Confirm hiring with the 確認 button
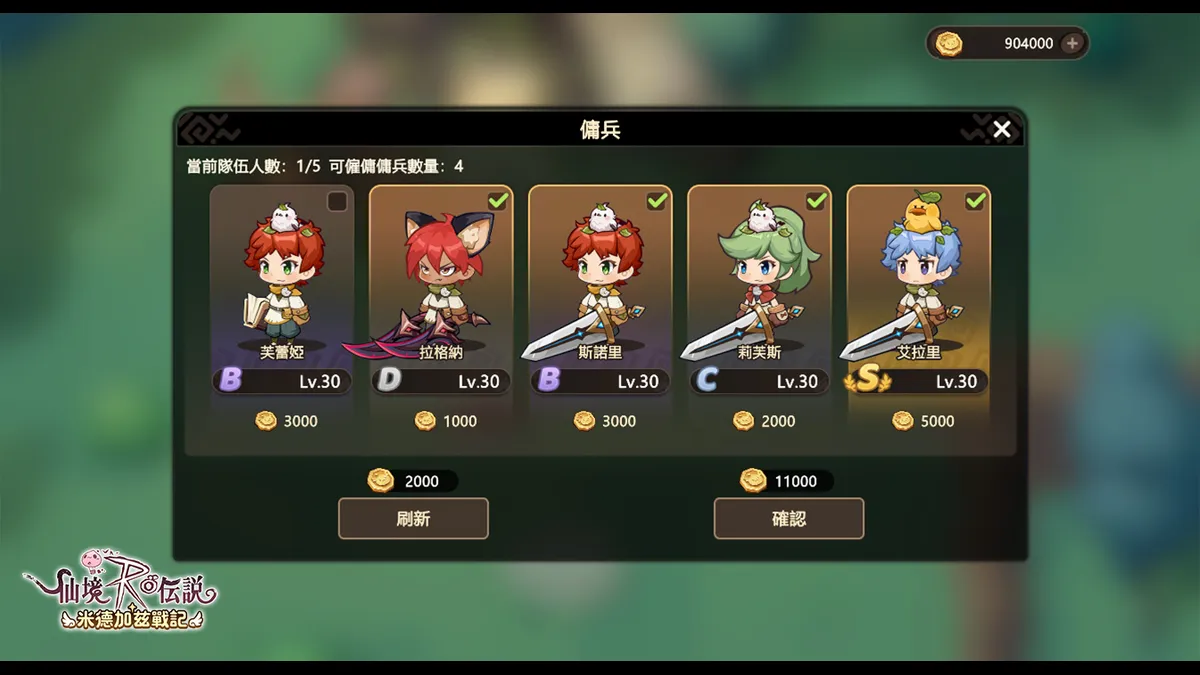The width and height of the screenshot is (1200, 675). (788, 519)
